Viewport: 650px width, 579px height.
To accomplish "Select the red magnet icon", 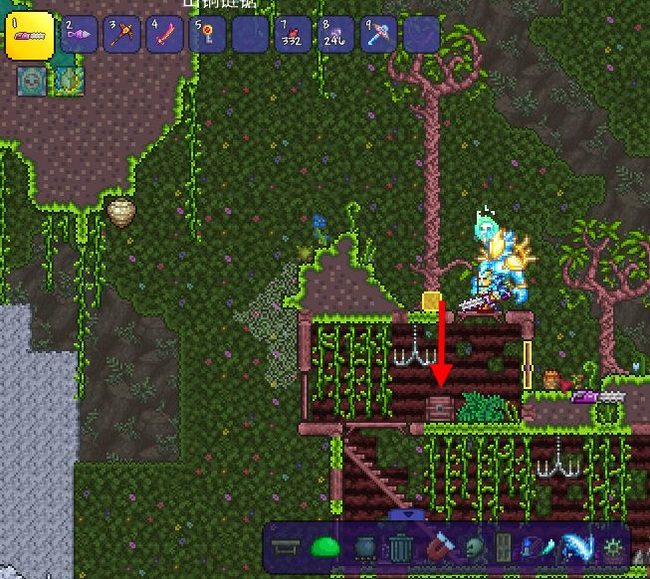I will 438,547.
